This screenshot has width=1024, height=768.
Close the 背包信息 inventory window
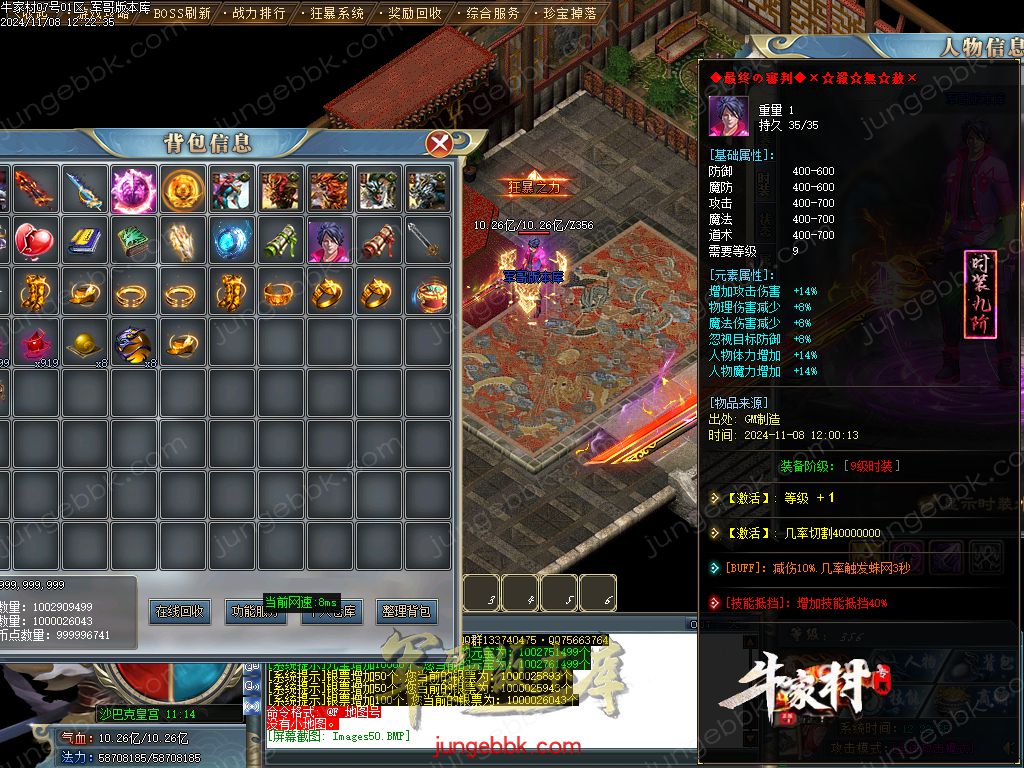(439, 144)
